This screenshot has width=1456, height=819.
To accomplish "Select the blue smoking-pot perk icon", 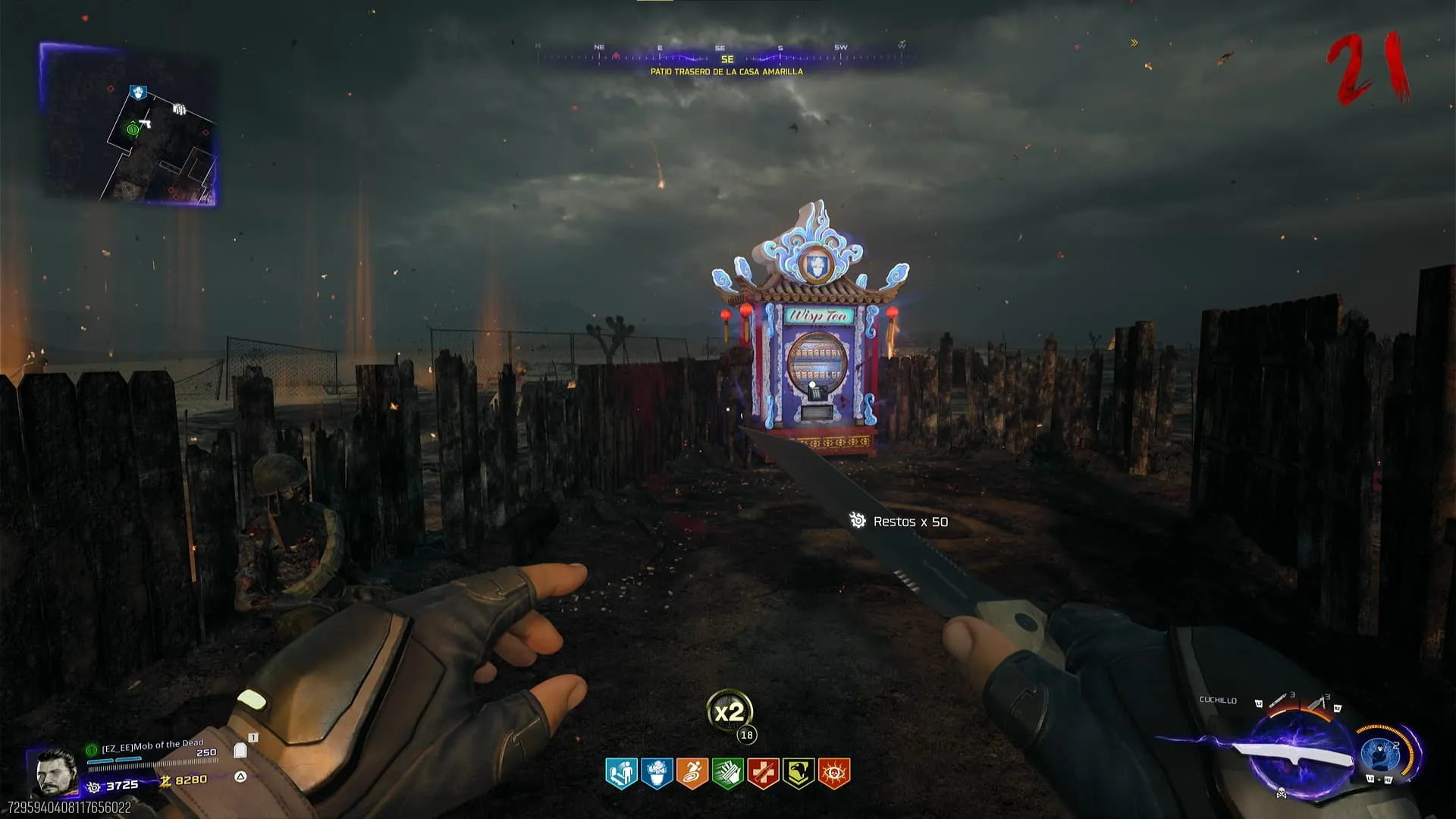I will (x=657, y=773).
